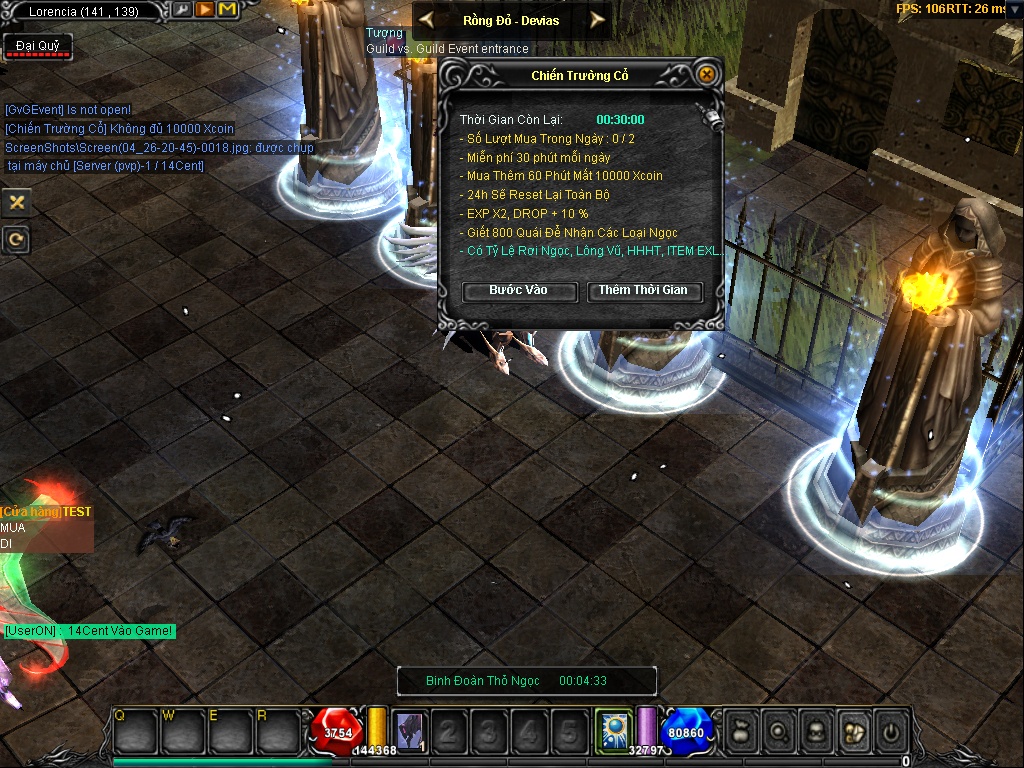Open the character helmet icon
The image size is (1024, 768).
click(815, 732)
